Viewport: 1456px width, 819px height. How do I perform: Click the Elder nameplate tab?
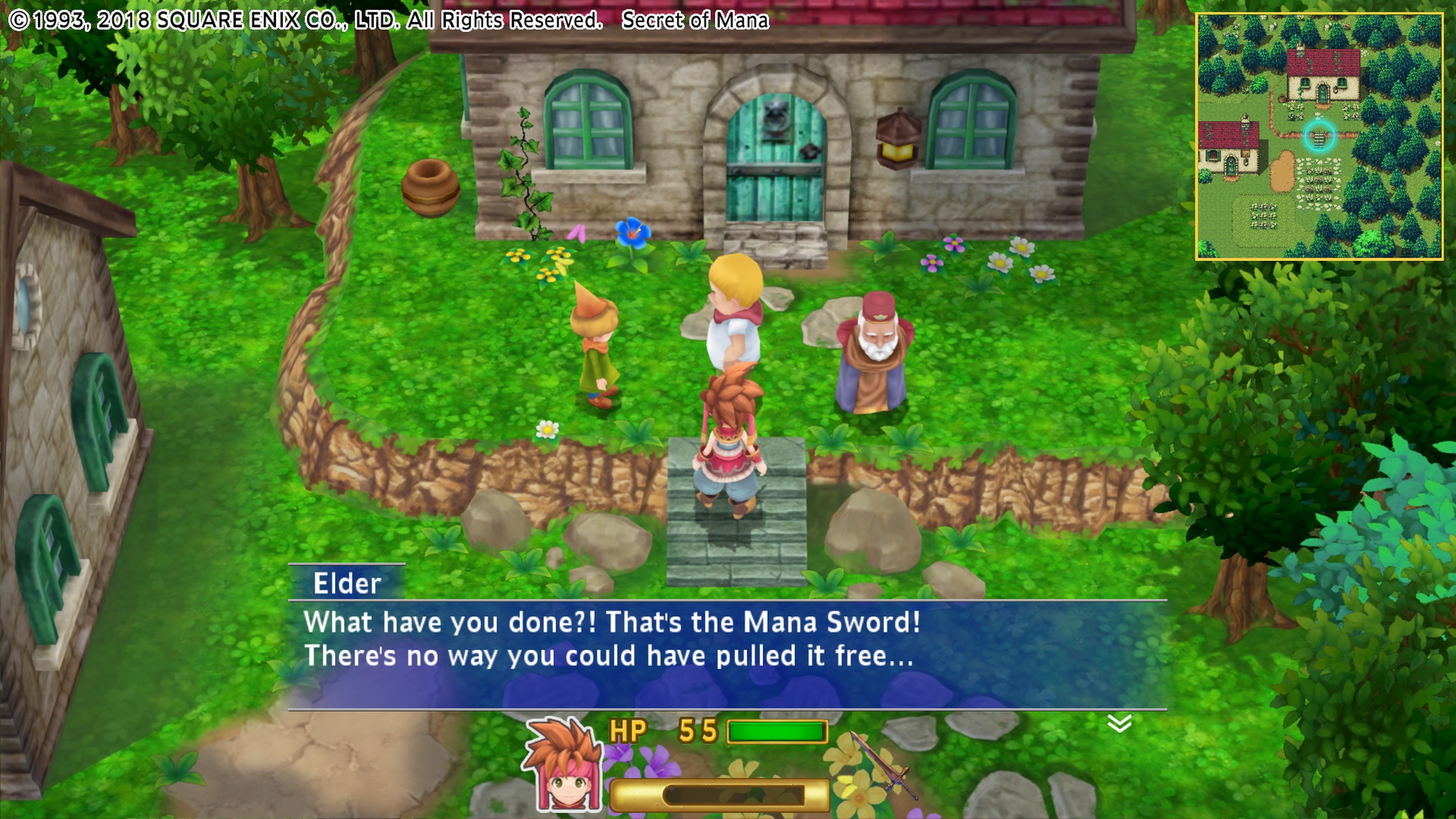pyautogui.click(x=347, y=583)
